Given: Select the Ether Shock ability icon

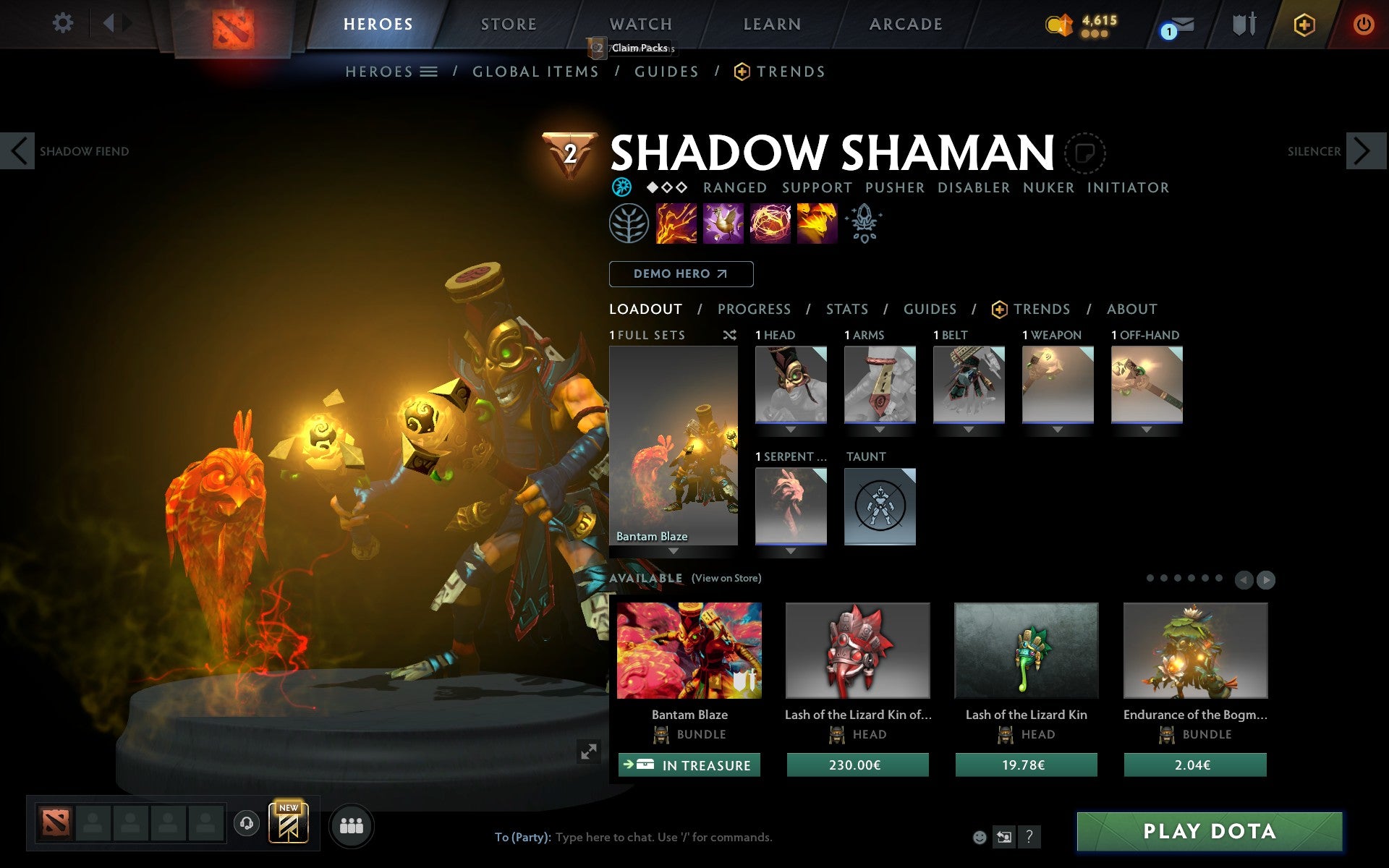Looking at the screenshot, I should pyautogui.click(x=677, y=224).
